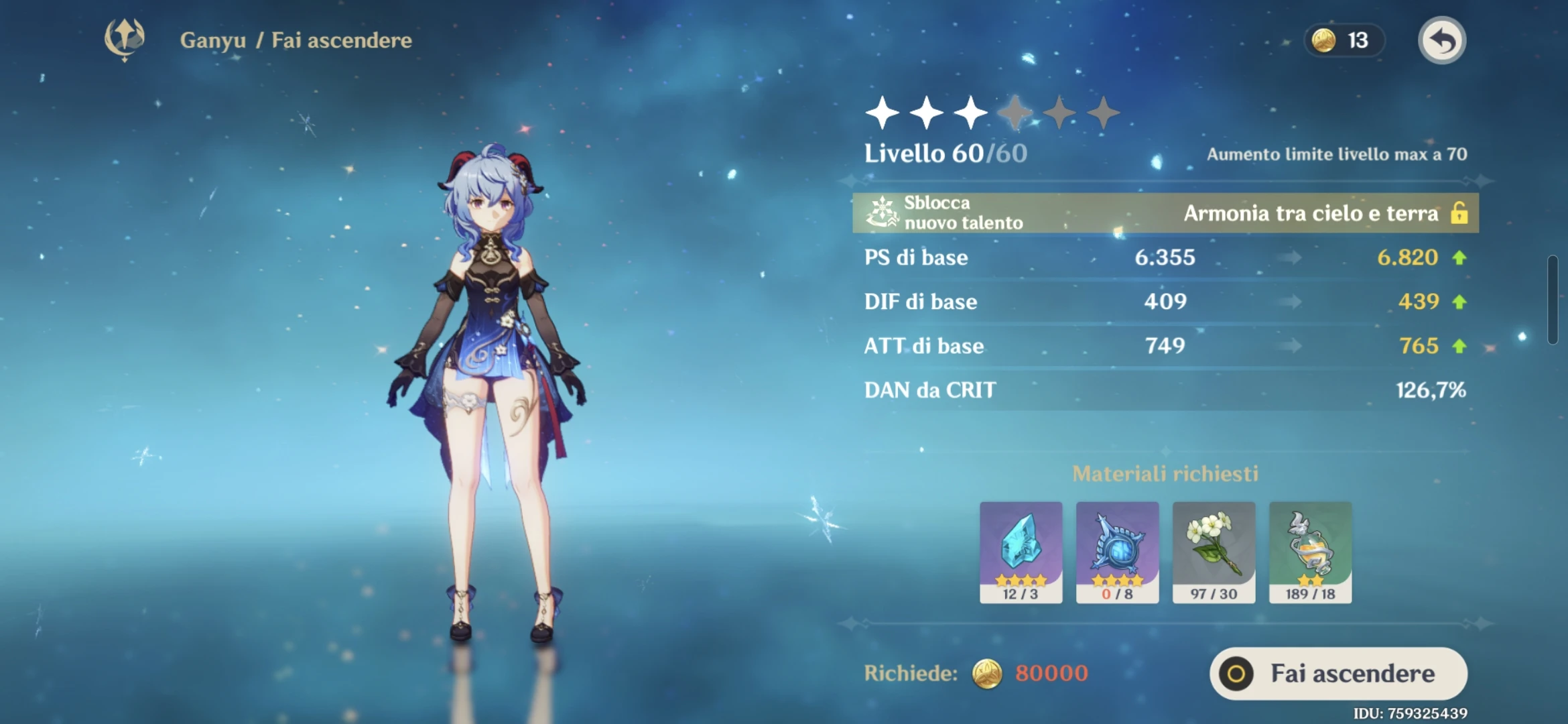Go back with the return arrow button
This screenshot has width=1568, height=724.
click(1441, 41)
